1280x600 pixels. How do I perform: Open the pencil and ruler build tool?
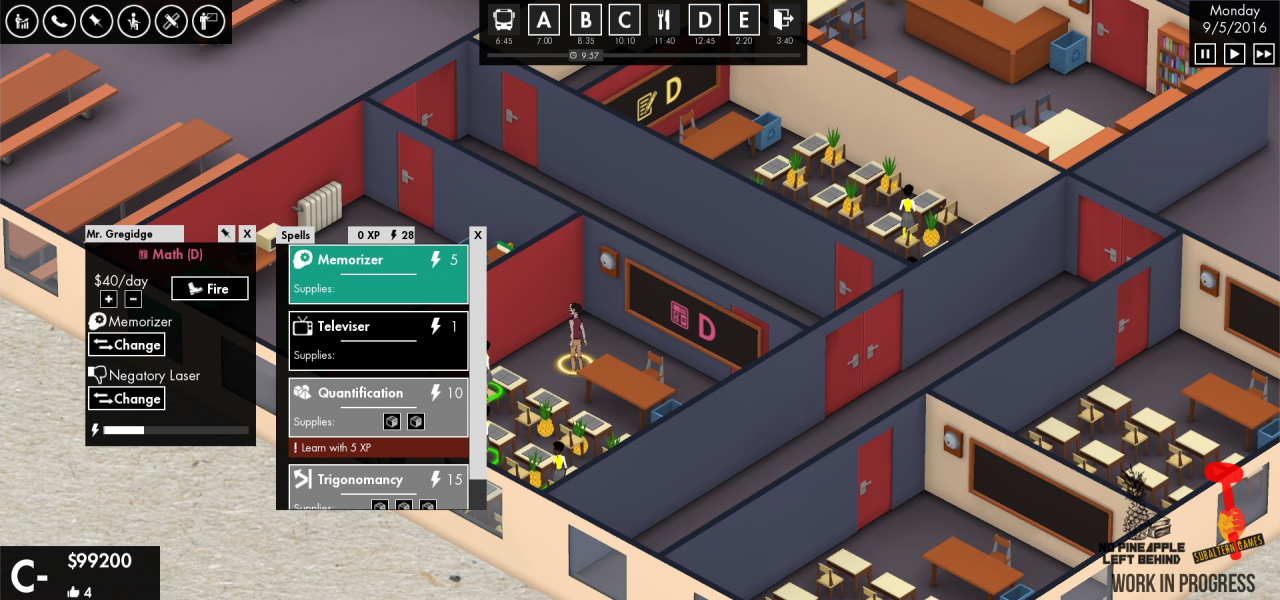(x=172, y=21)
